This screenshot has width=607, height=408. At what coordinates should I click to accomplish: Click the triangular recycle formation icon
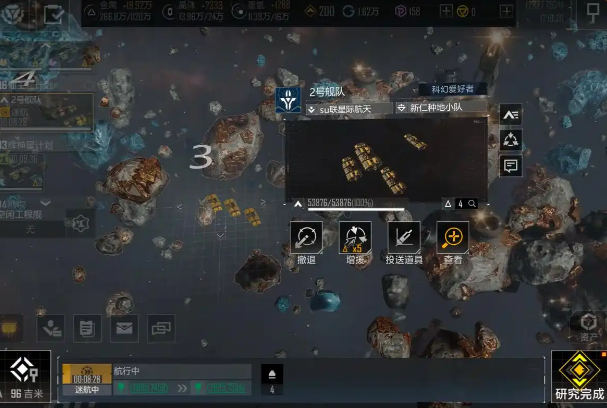pyautogui.click(x=510, y=140)
